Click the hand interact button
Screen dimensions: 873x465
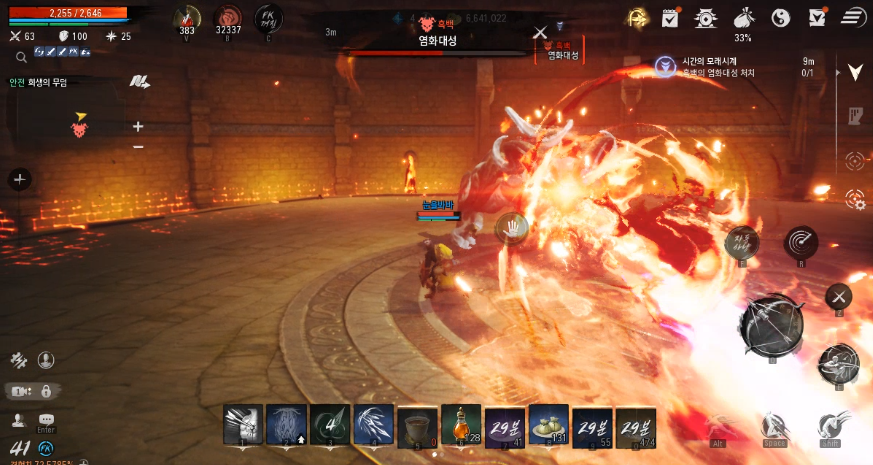512,227
